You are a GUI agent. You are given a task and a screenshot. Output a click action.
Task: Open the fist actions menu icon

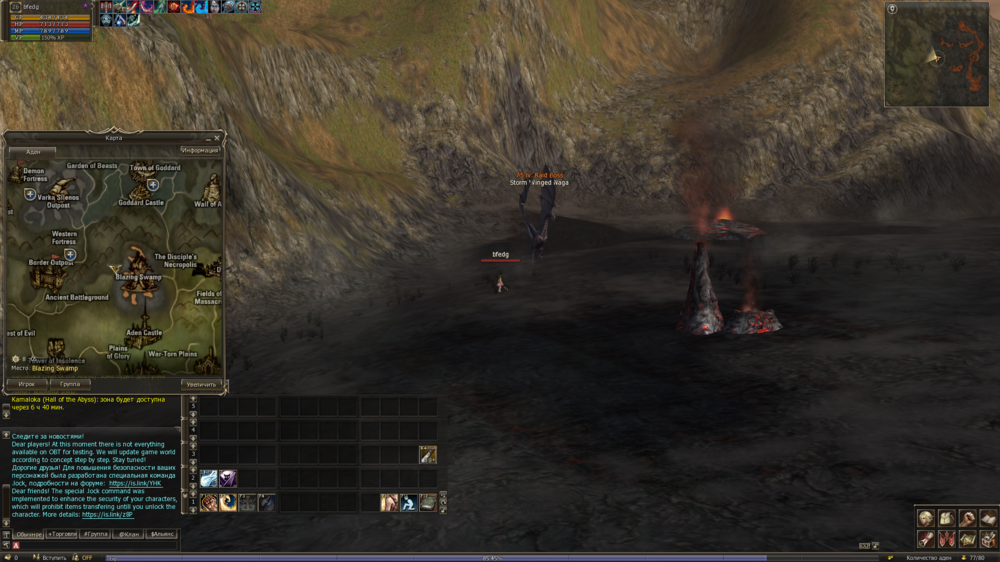pos(968,519)
